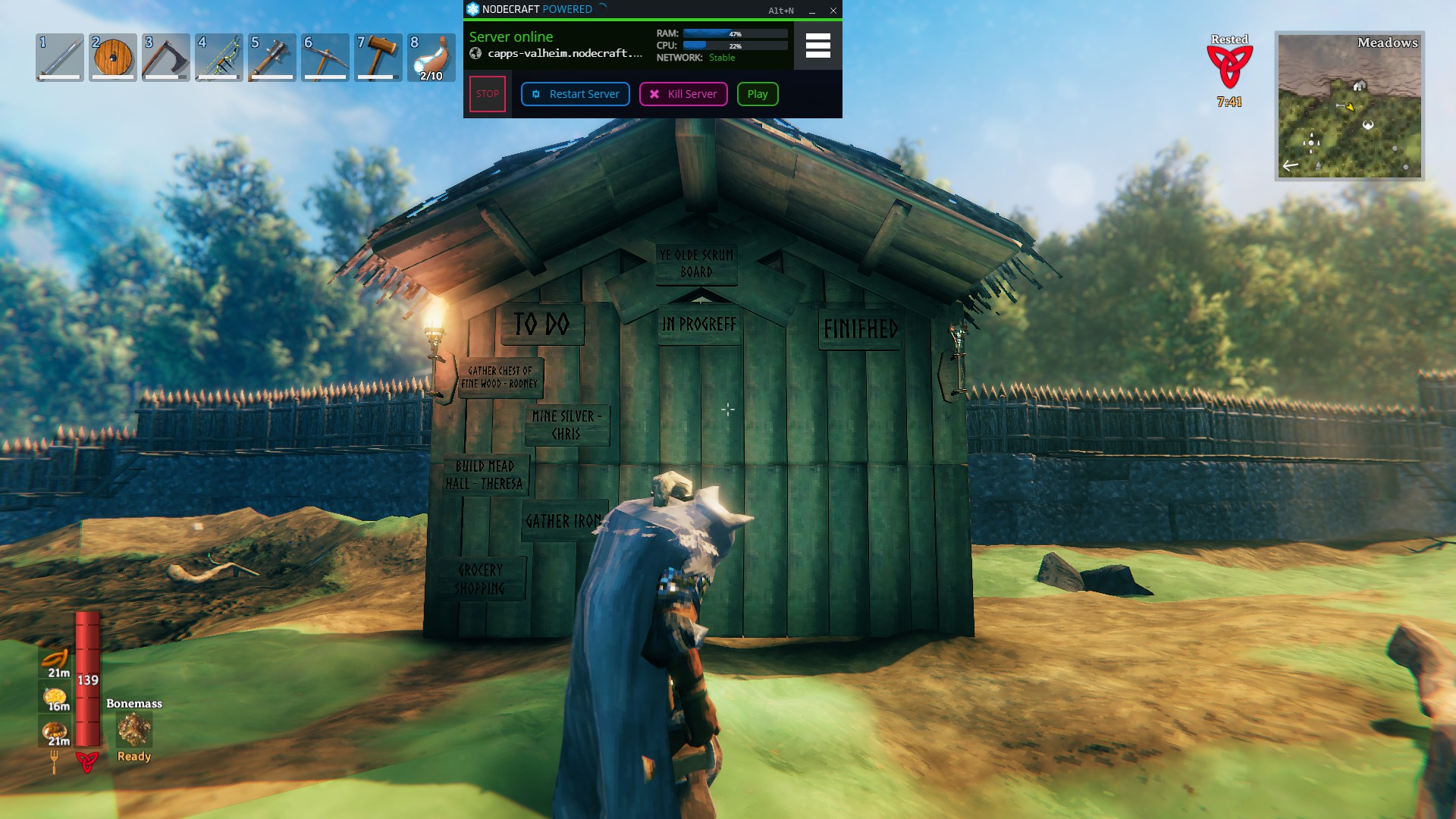
Task: Click the green Play button
Action: [758, 94]
